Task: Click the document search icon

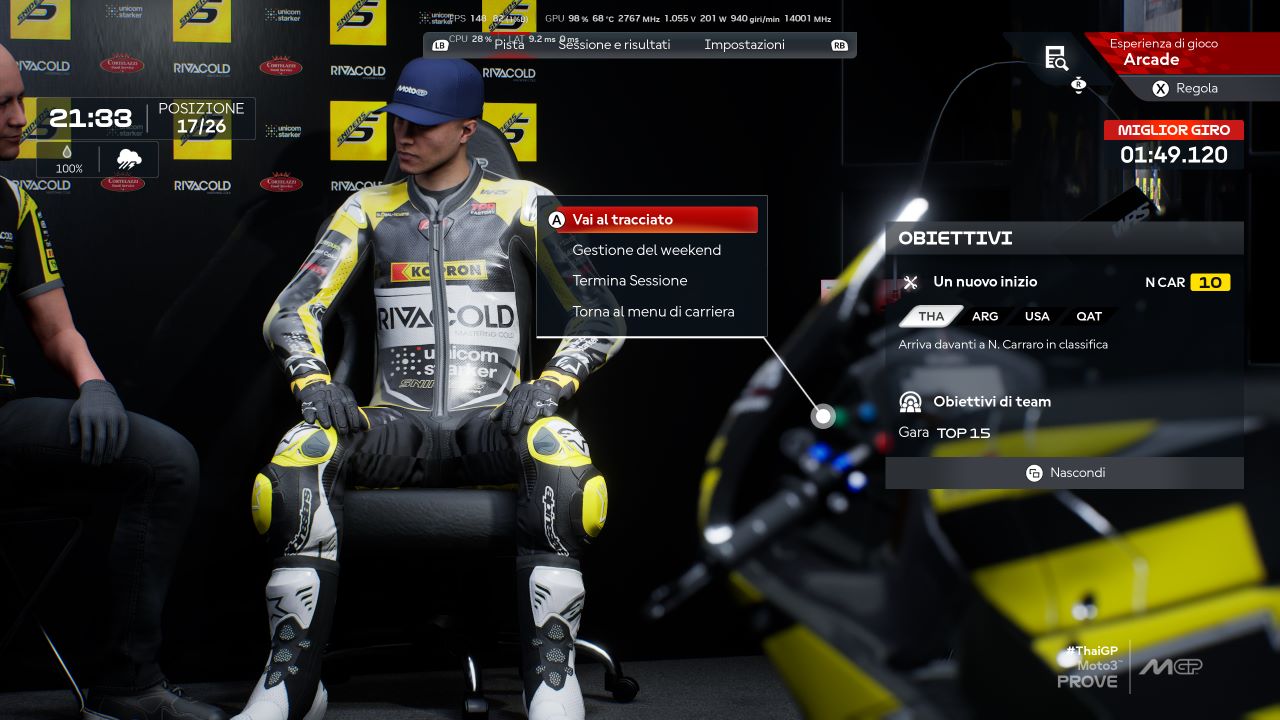Action: click(1056, 58)
